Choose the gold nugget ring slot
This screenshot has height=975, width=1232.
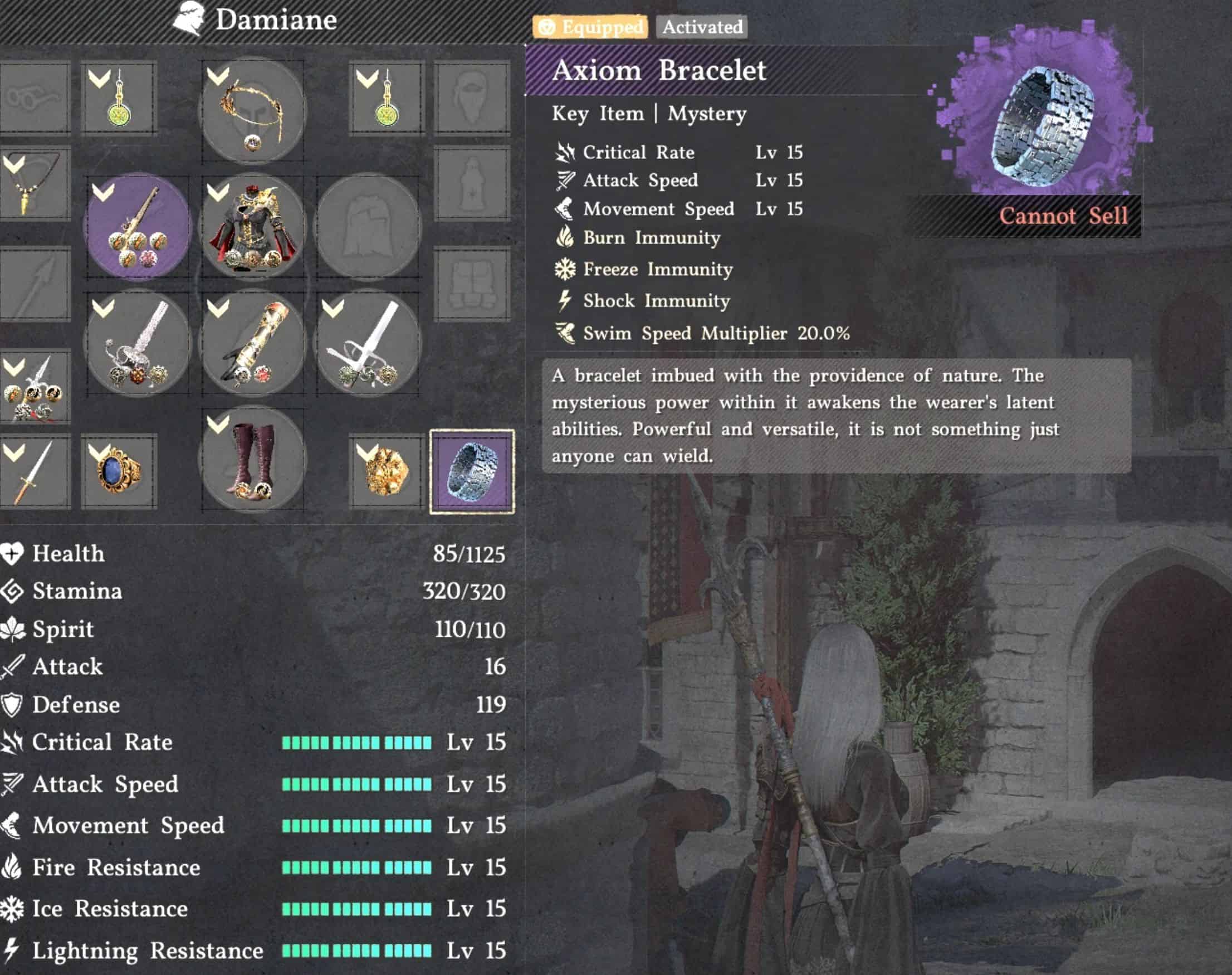click(x=387, y=471)
